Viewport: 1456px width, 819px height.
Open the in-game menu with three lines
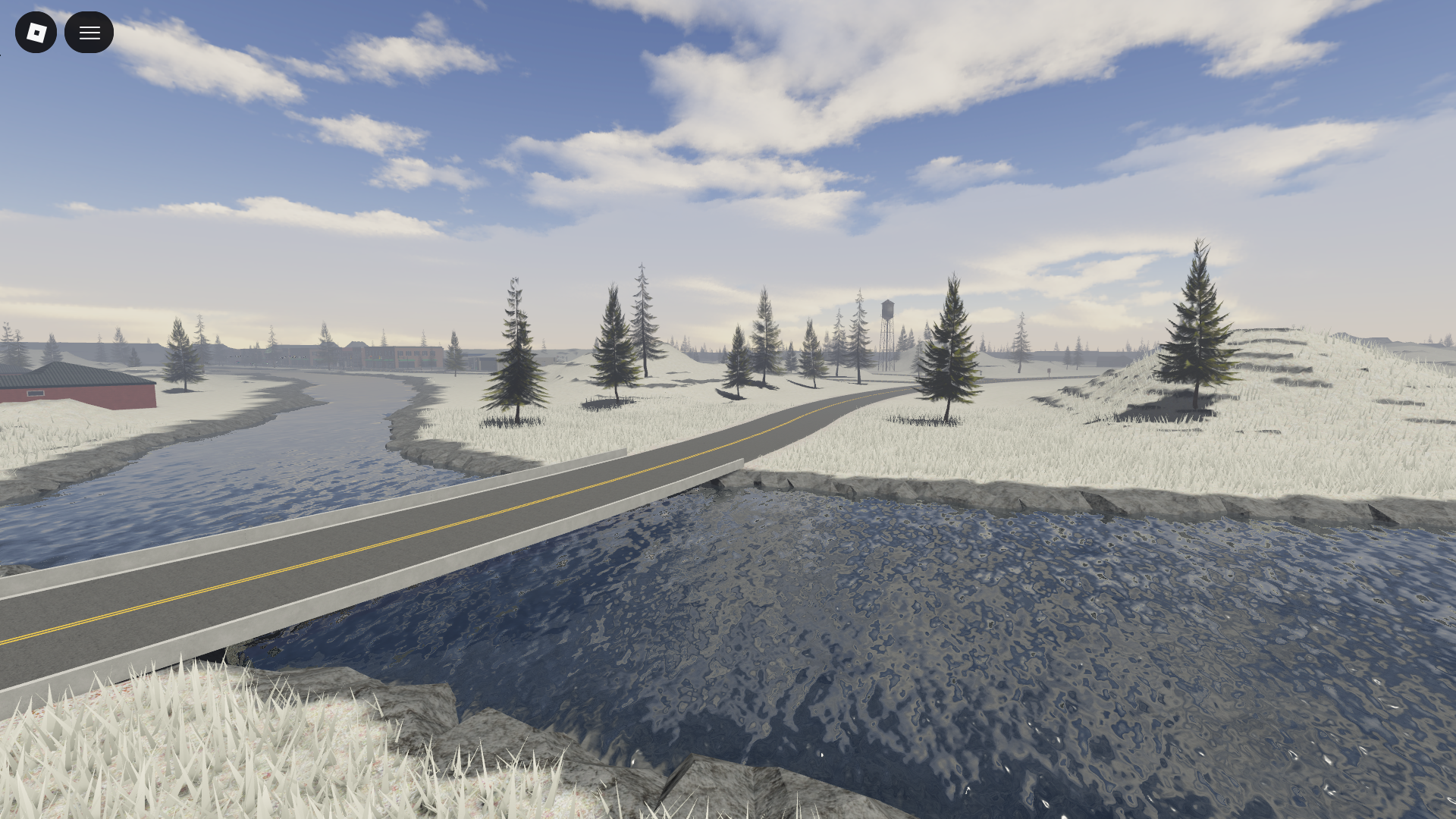click(89, 33)
